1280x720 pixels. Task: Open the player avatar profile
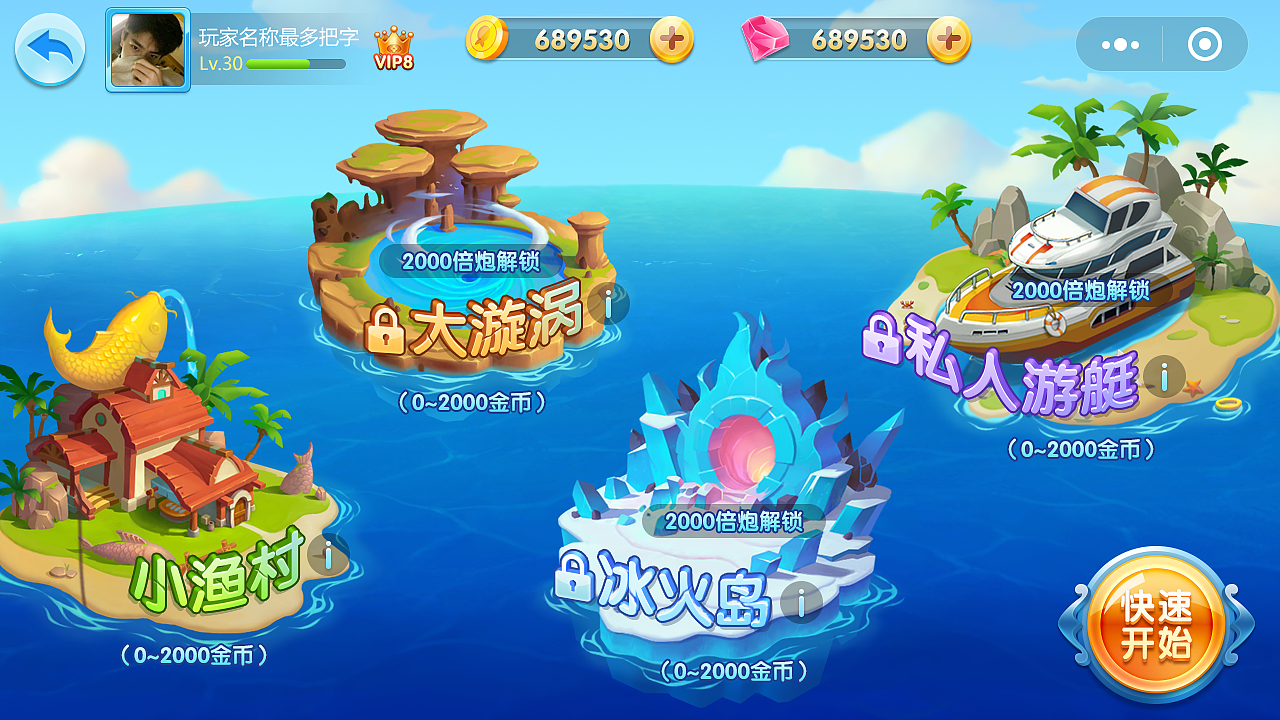[x=148, y=50]
